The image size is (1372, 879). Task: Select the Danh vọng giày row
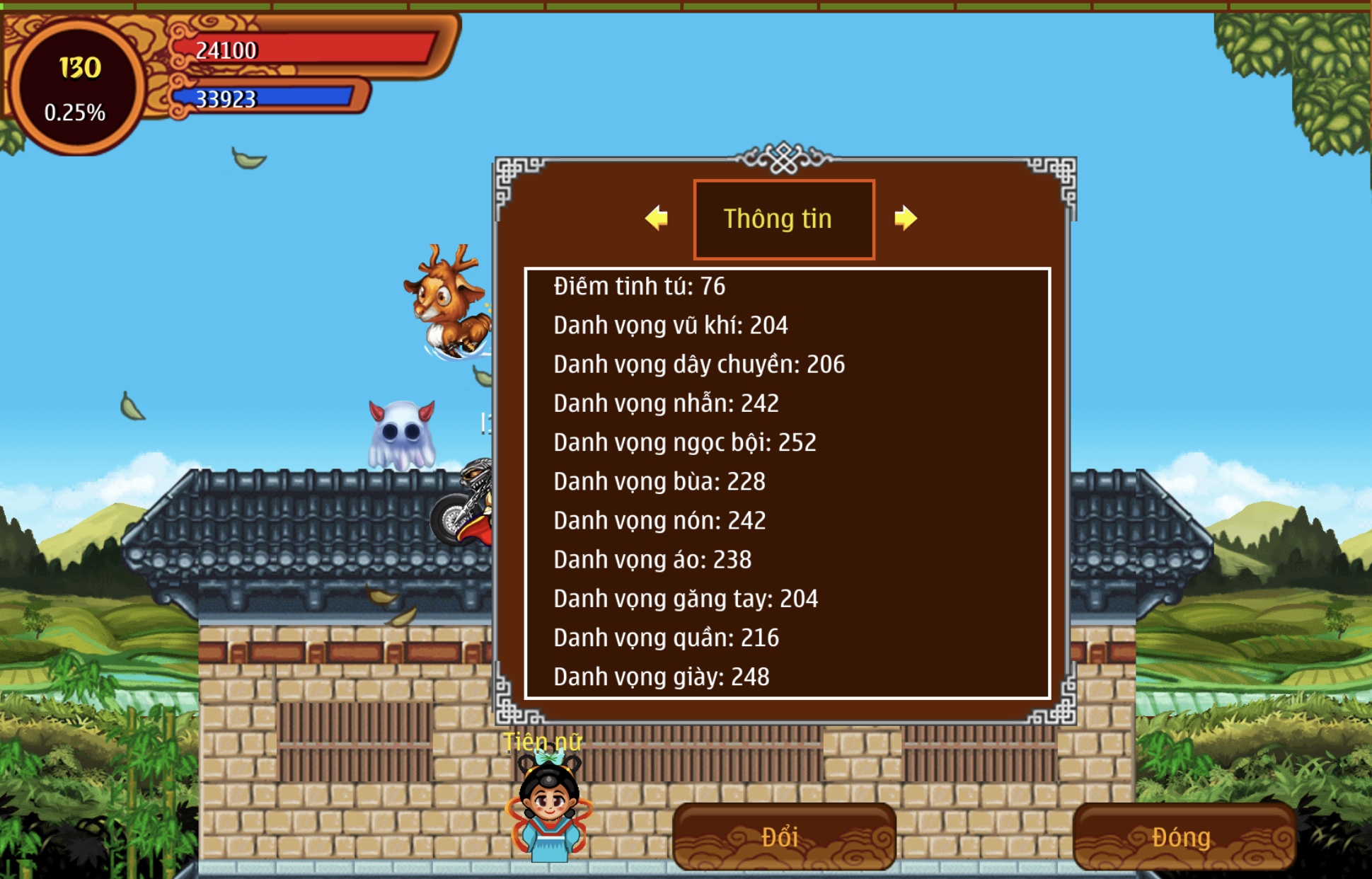[x=661, y=677]
